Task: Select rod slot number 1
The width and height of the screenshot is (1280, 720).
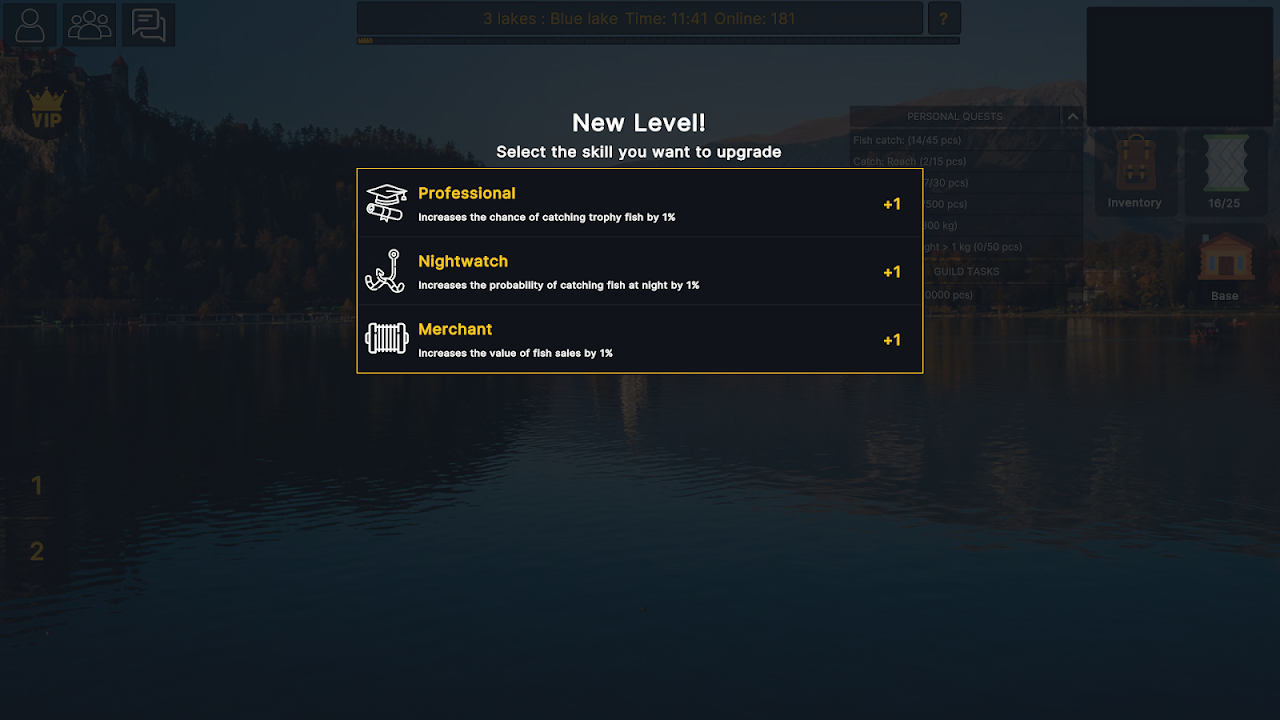Action: click(x=37, y=486)
